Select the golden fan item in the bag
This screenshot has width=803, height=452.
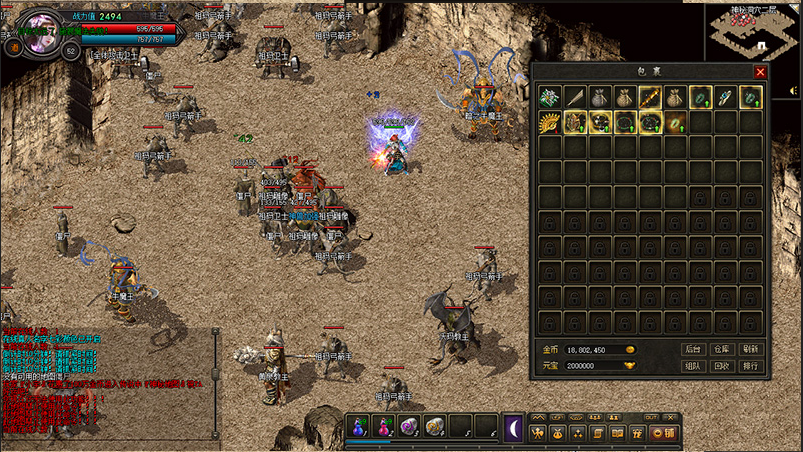(550, 122)
